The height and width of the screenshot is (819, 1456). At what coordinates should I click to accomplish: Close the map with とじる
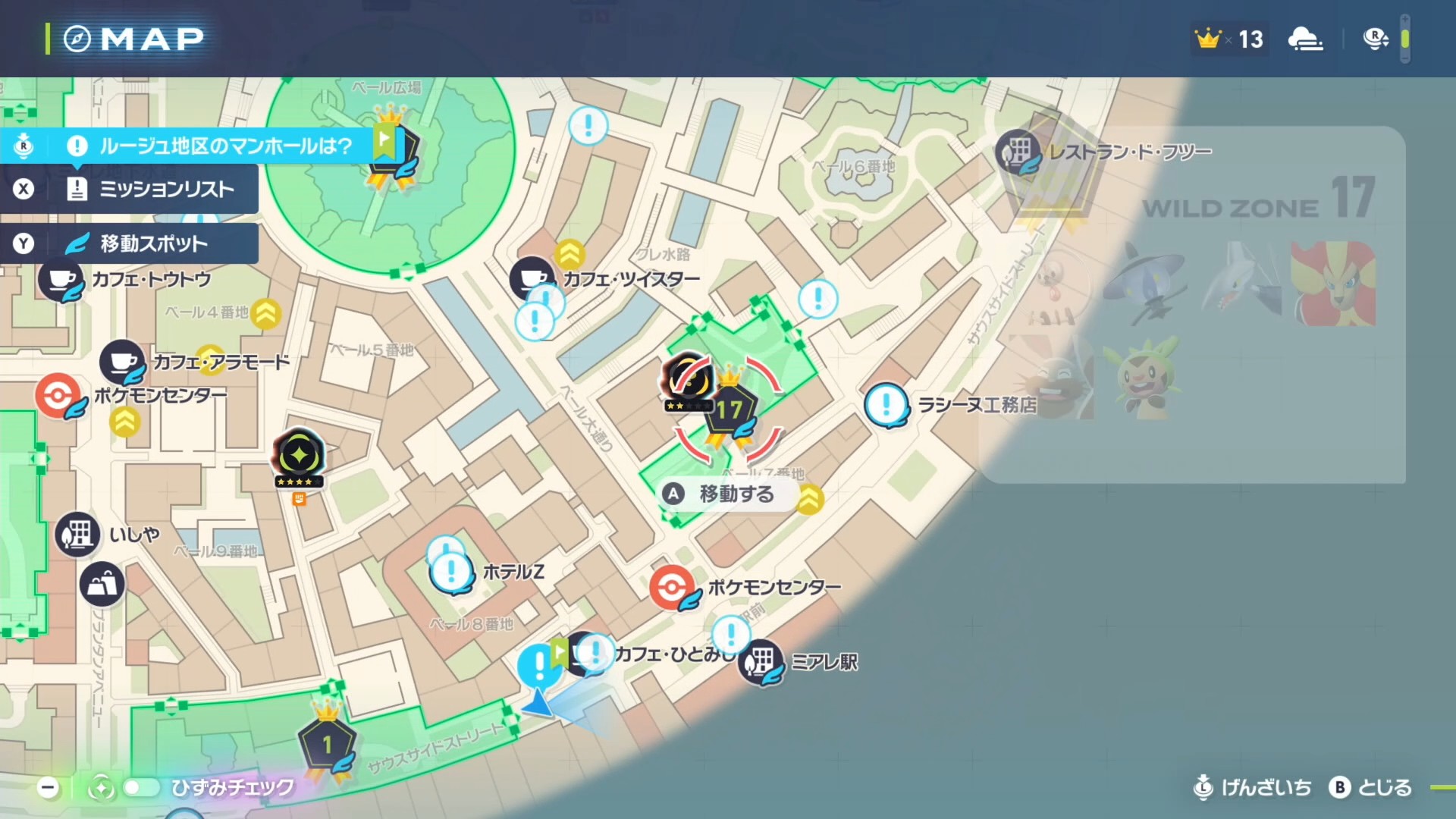1371,787
